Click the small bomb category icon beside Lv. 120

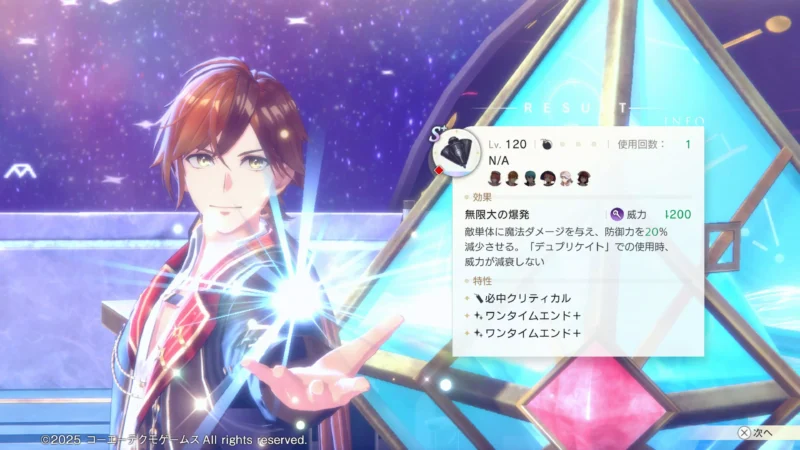(x=547, y=145)
